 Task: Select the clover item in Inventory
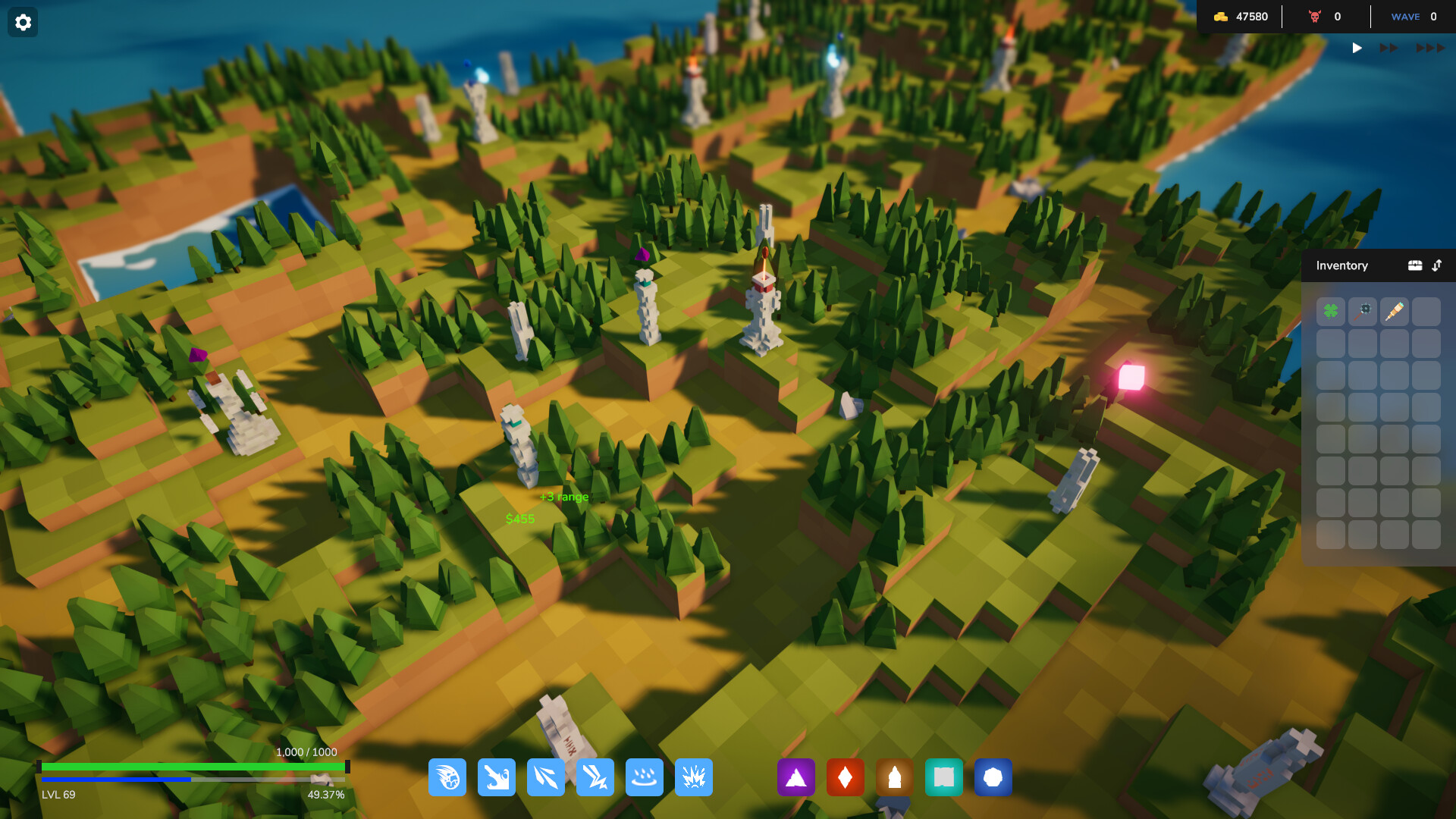click(x=1332, y=311)
